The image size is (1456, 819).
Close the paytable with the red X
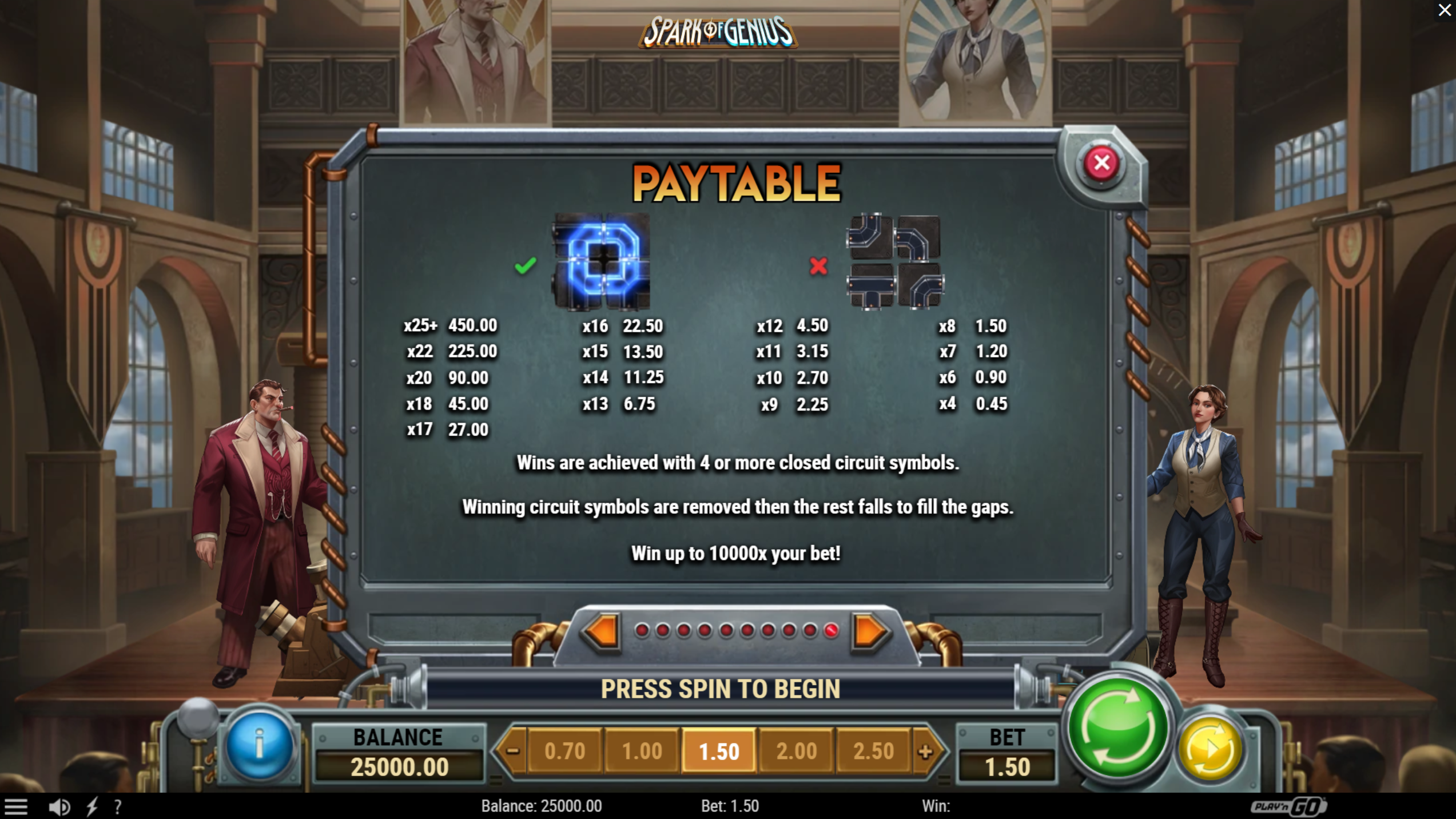[1101, 164]
